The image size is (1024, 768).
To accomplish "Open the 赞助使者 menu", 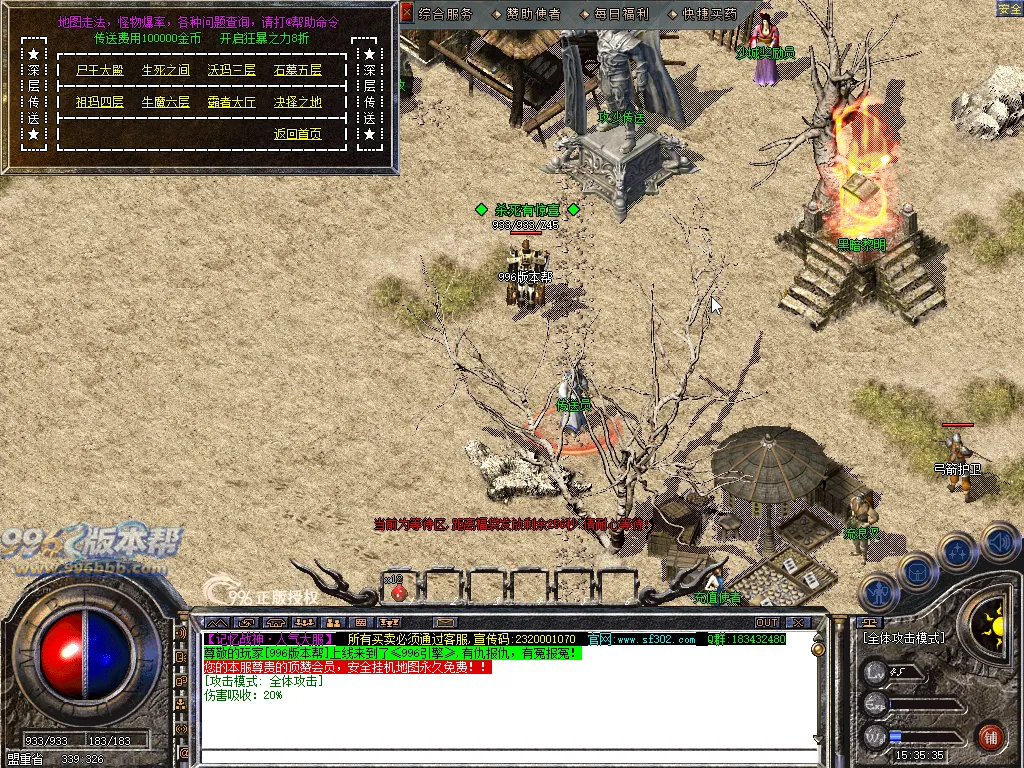I will click(533, 14).
